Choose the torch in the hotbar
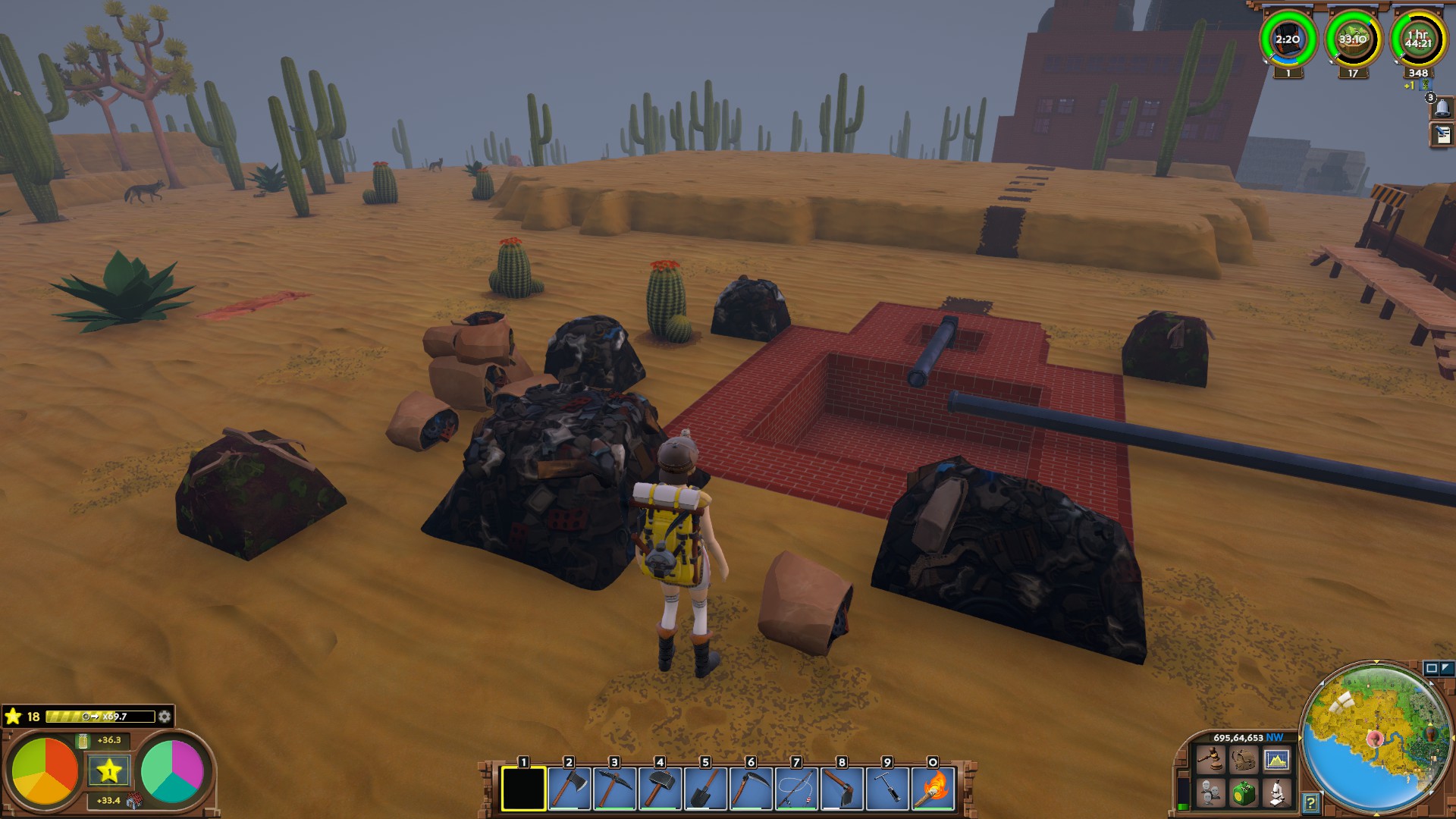The height and width of the screenshot is (819, 1456). (934, 789)
